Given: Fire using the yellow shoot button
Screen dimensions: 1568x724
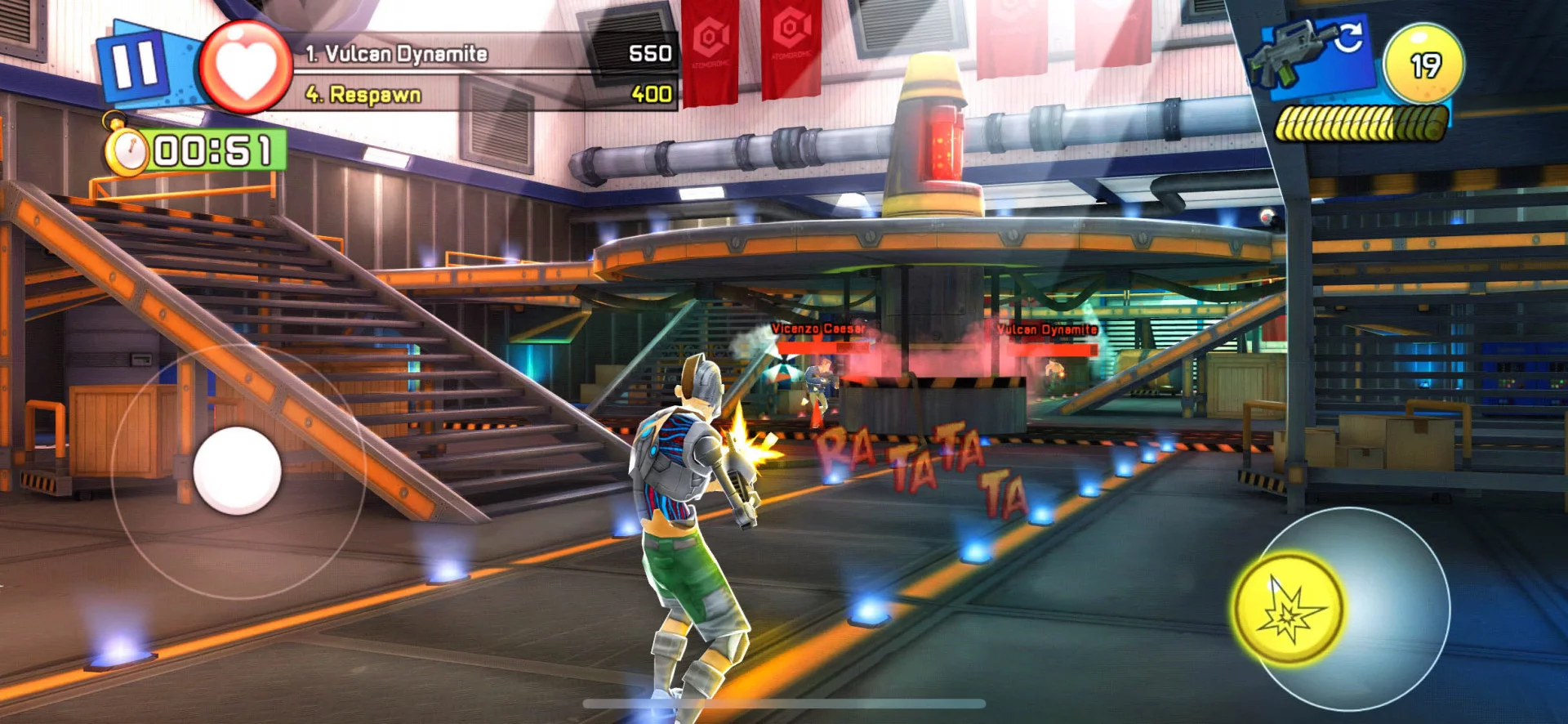Looking at the screenshot, I should (x=1289, y=609).
